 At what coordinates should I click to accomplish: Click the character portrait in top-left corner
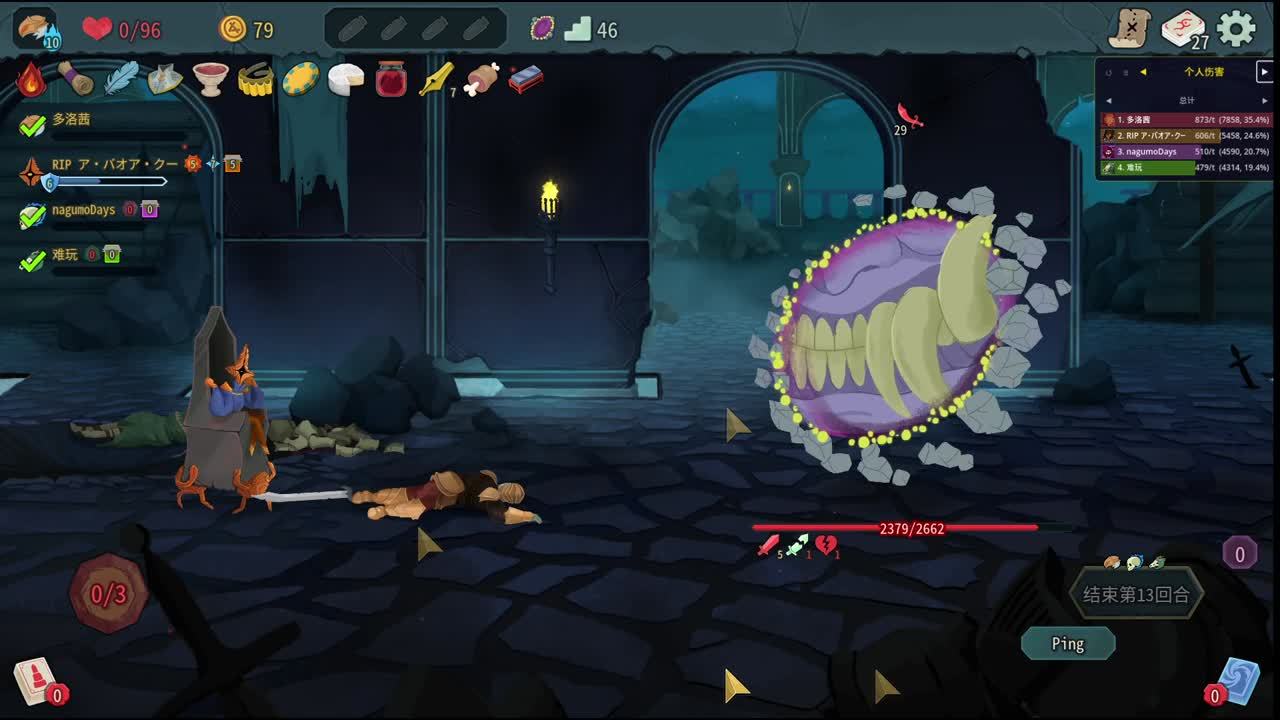coord(36,28)
